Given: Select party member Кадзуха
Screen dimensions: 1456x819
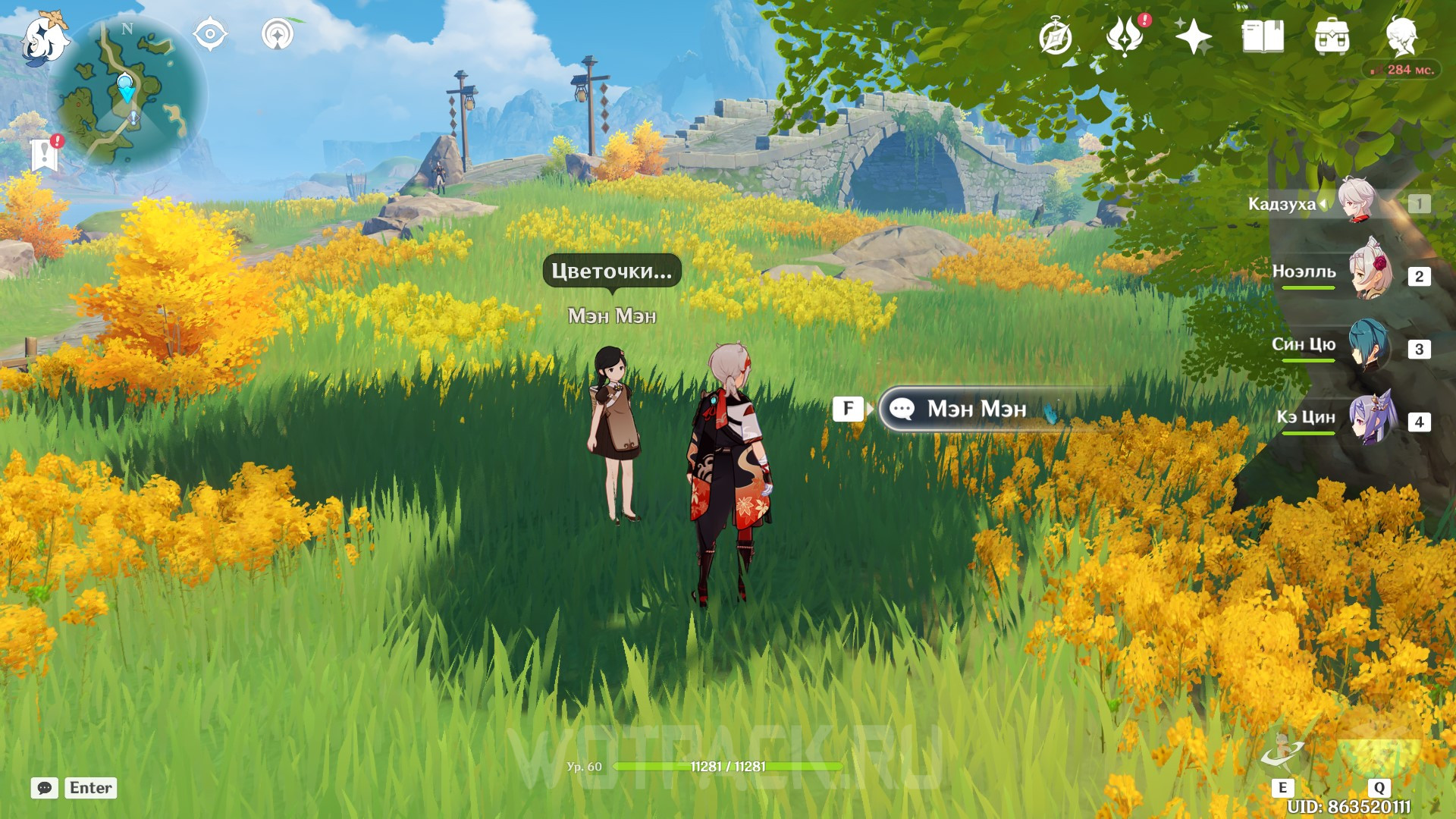Looking at the screenshot, I should click(1357, 202).
